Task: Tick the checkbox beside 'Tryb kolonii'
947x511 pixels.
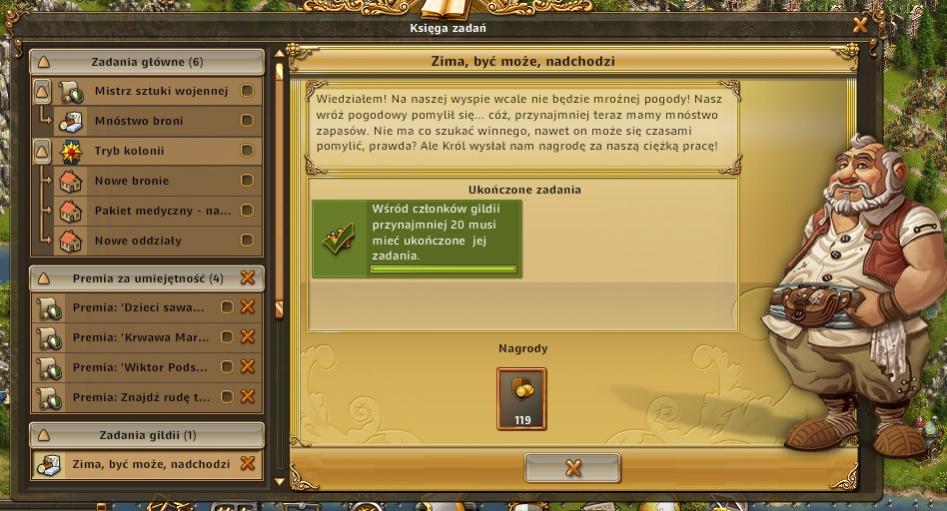Action: (247, 152)
